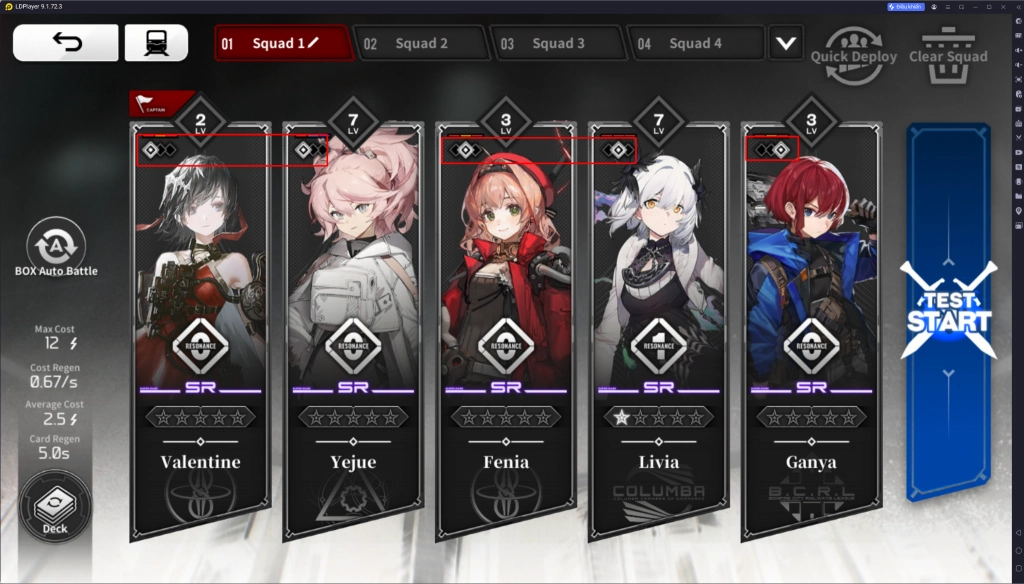This screenshot has height=584, width=1024.
Task: Select the Squad 1 tab
Action: 284,44
